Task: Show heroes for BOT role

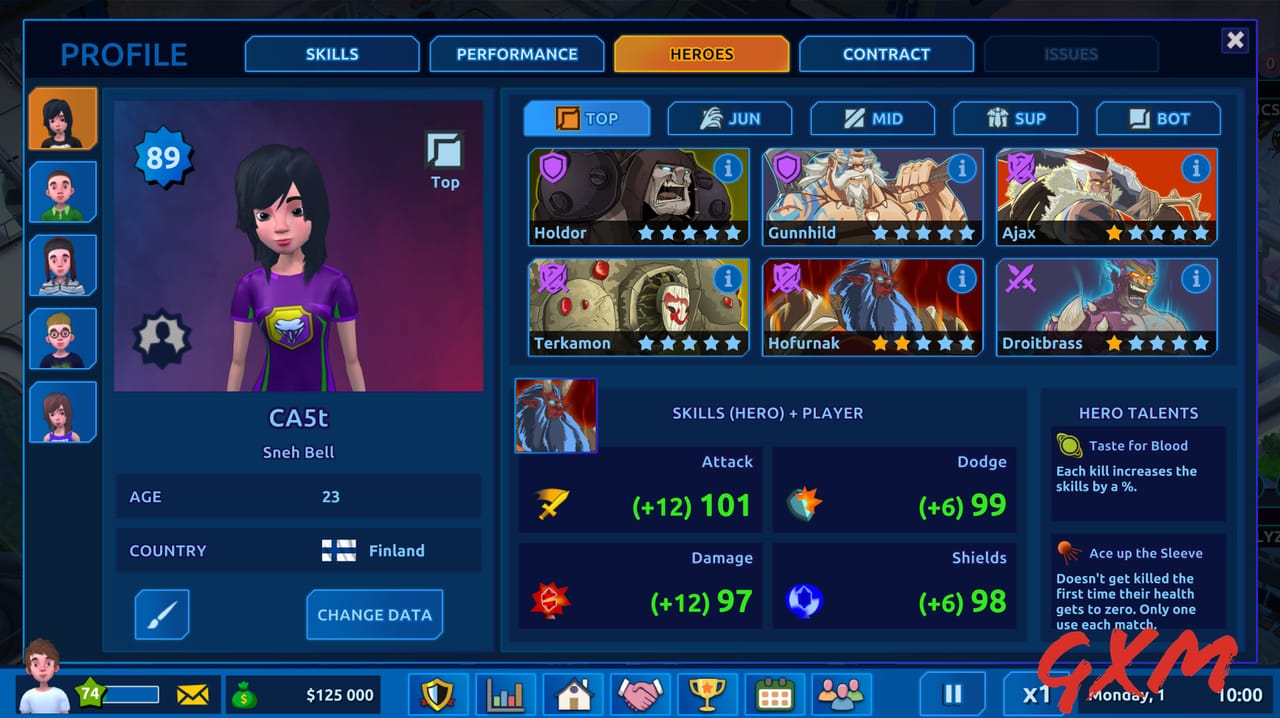Action: click(x=1158, y=119)
